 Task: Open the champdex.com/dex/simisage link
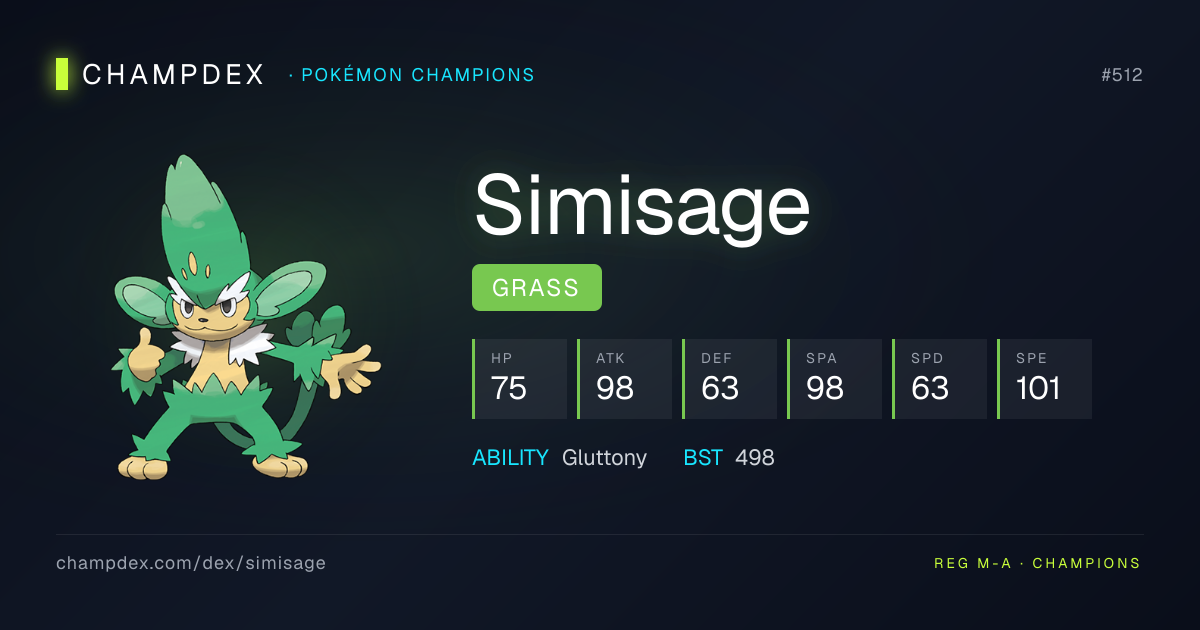click(191, 563)
